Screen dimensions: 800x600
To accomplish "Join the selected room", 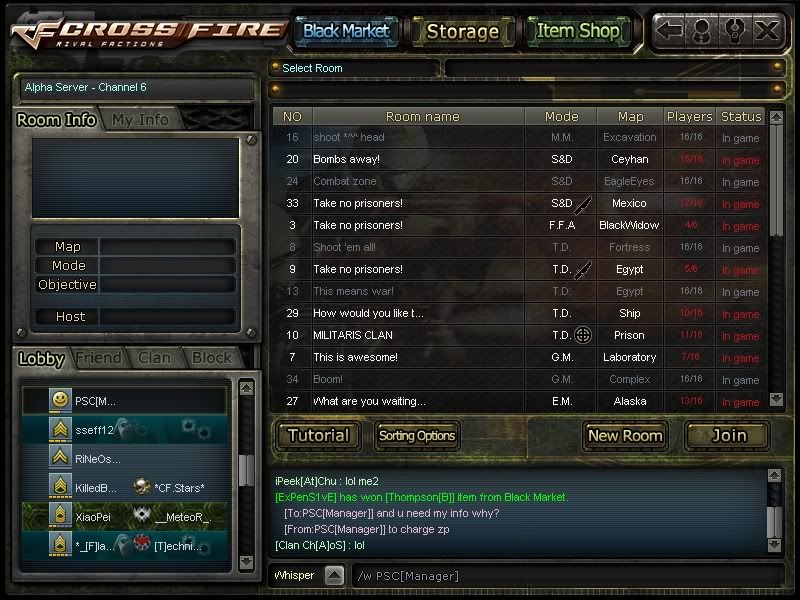I will pos(728,435).
